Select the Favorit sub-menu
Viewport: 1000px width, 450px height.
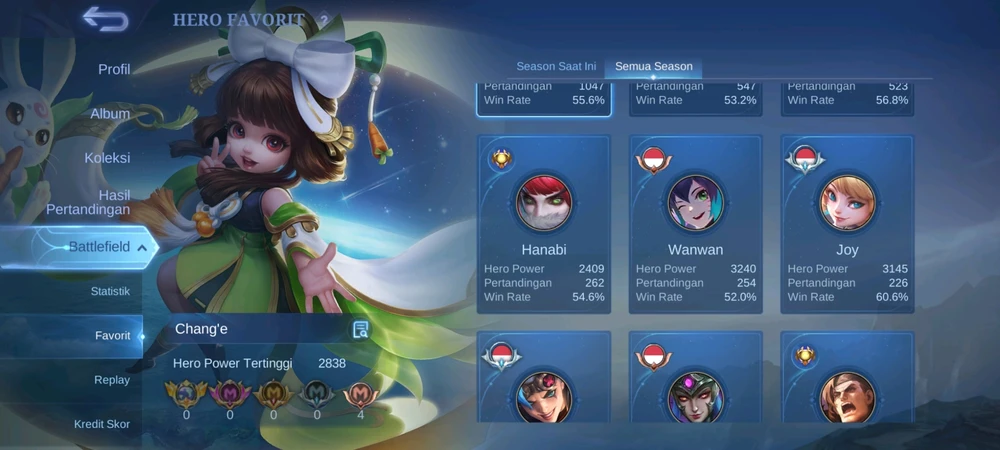(112, 336)
